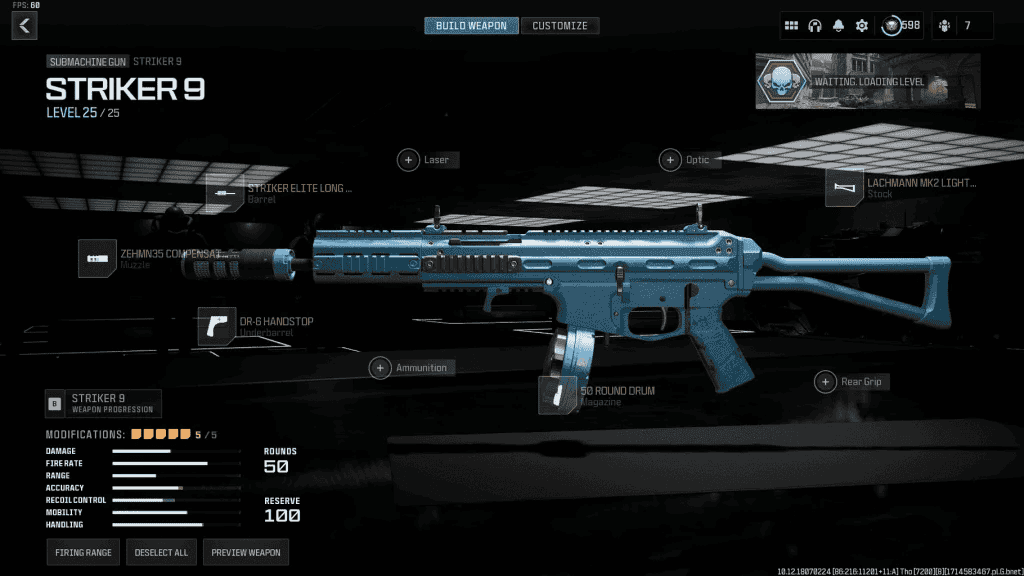Viewport: 1024px width, 576px height.
Task: Preview the weapon
Action: click(x=246, y=552)
